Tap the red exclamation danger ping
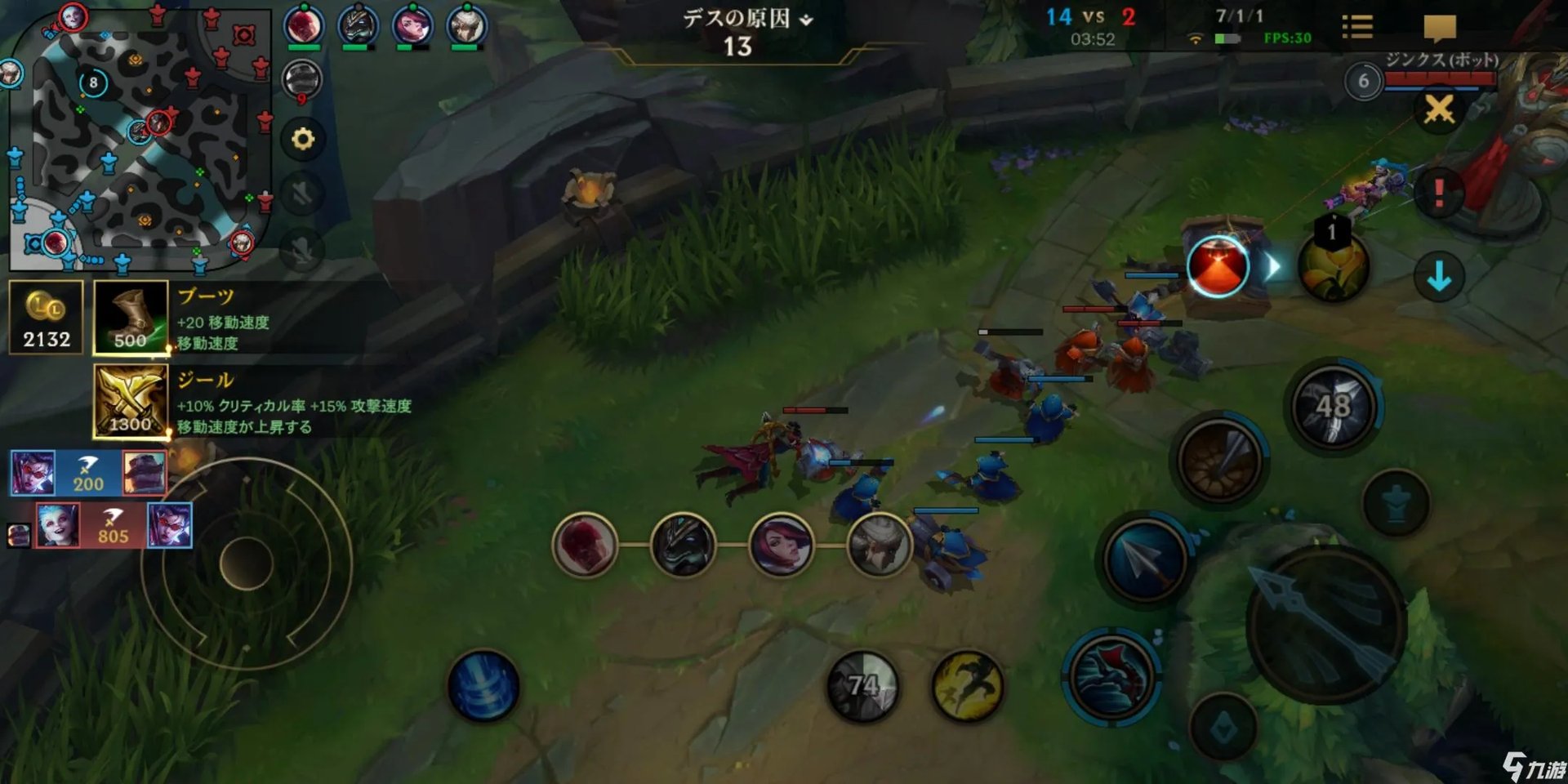 click(x=1439, y=193)
